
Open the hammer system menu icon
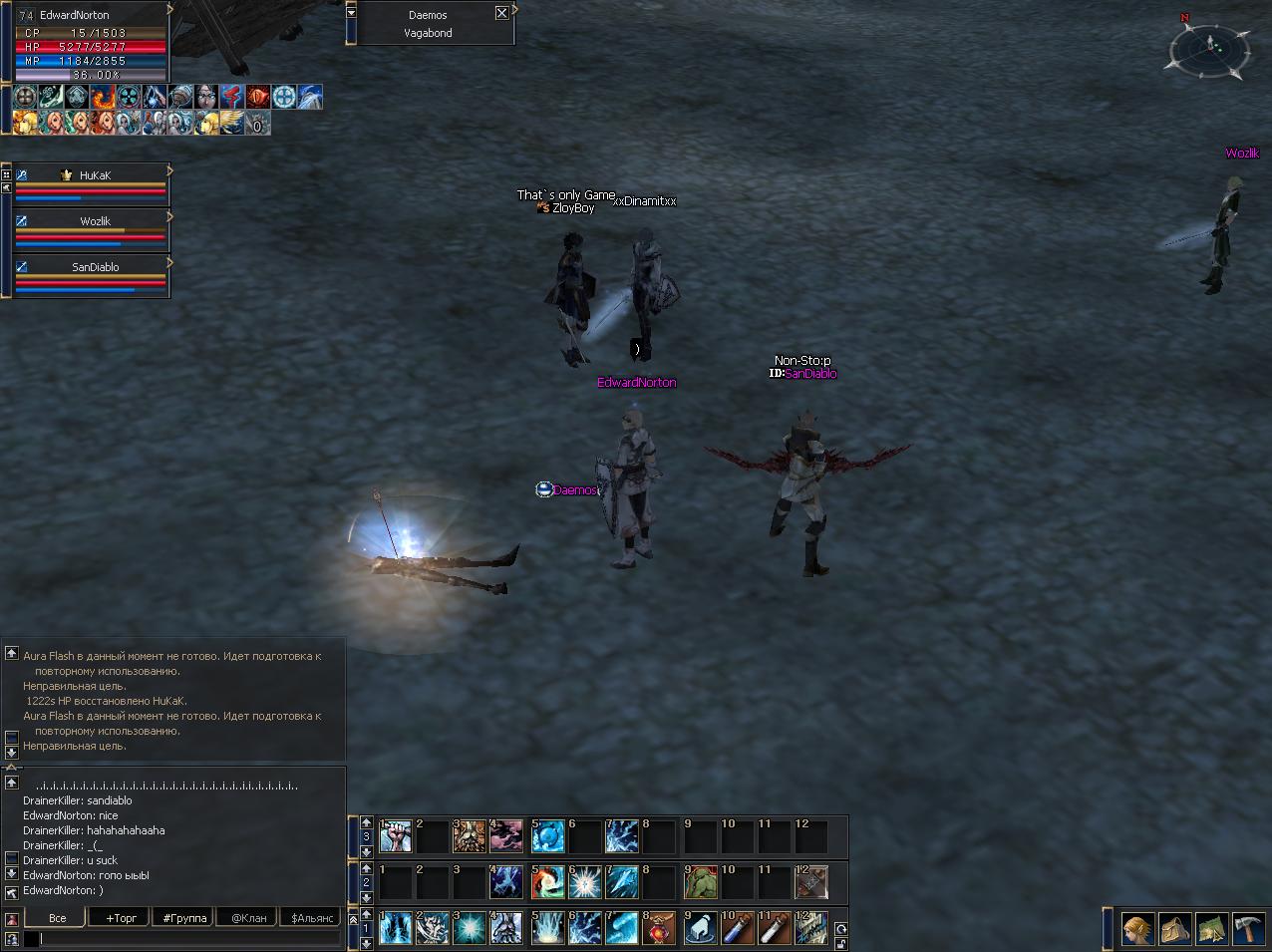click(x=1249, y=929)
